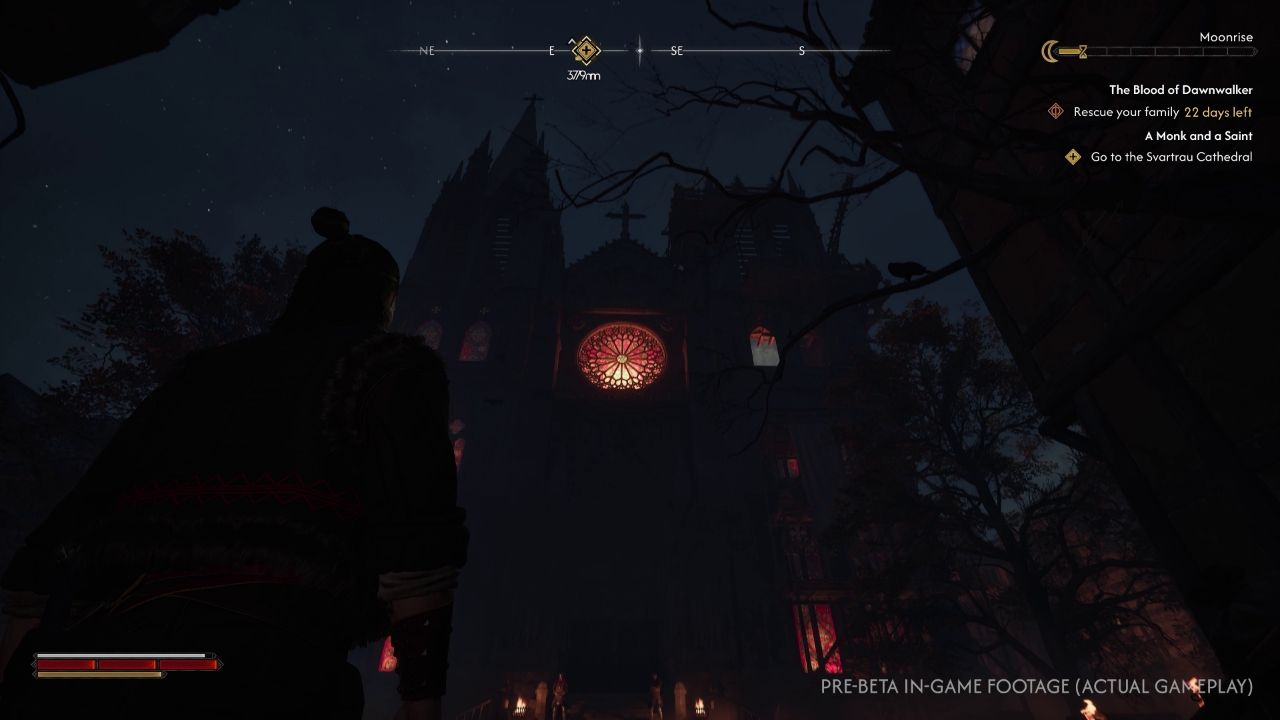The height and width of the screenshot is (720, 1280).
Task: Select the hourglass marker on the Moonrise gauge
Action: pyautogui.click(x=1083, y=51)
